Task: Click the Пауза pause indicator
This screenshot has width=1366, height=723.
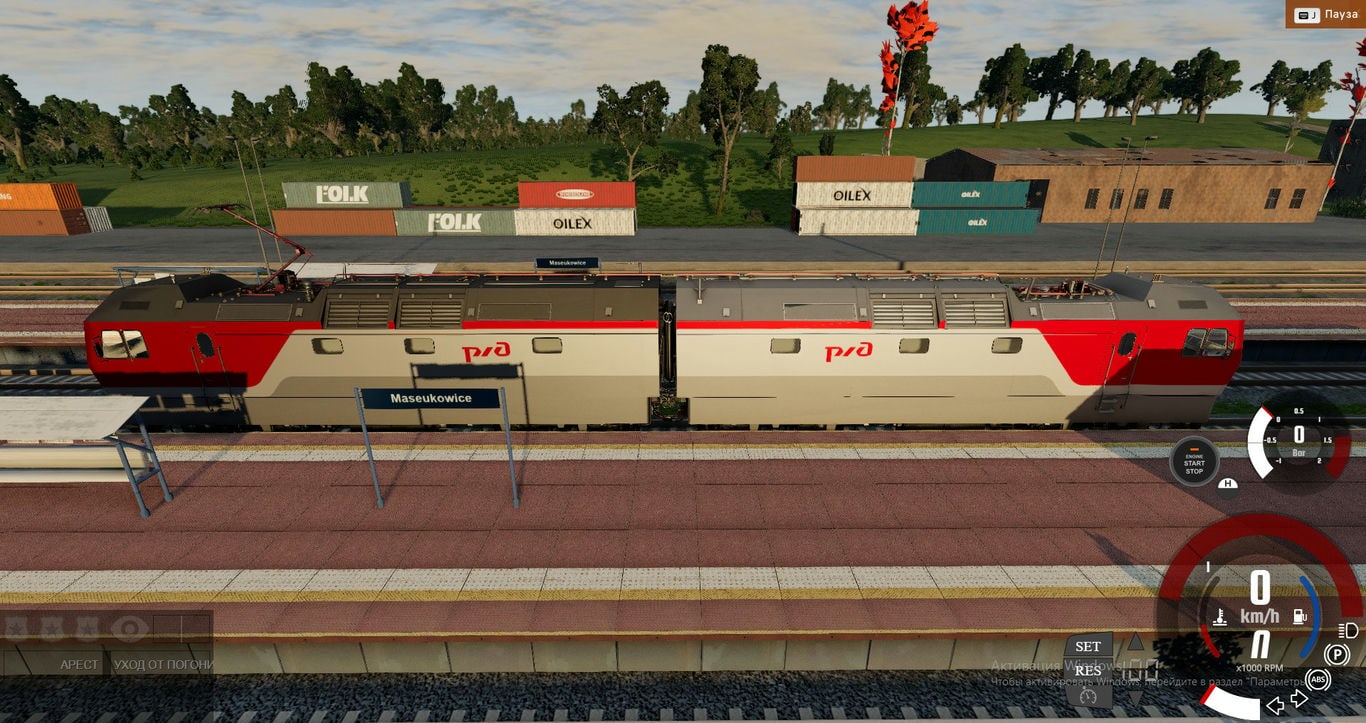Action: click(1326, 14)
